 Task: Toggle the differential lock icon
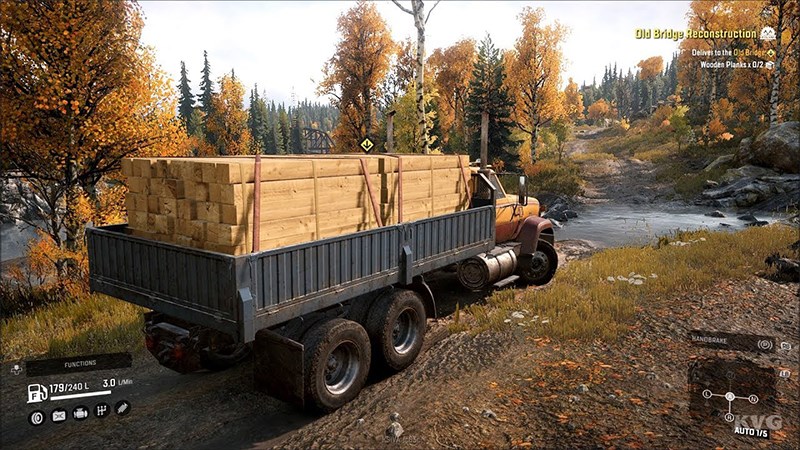tap(37, 417)
